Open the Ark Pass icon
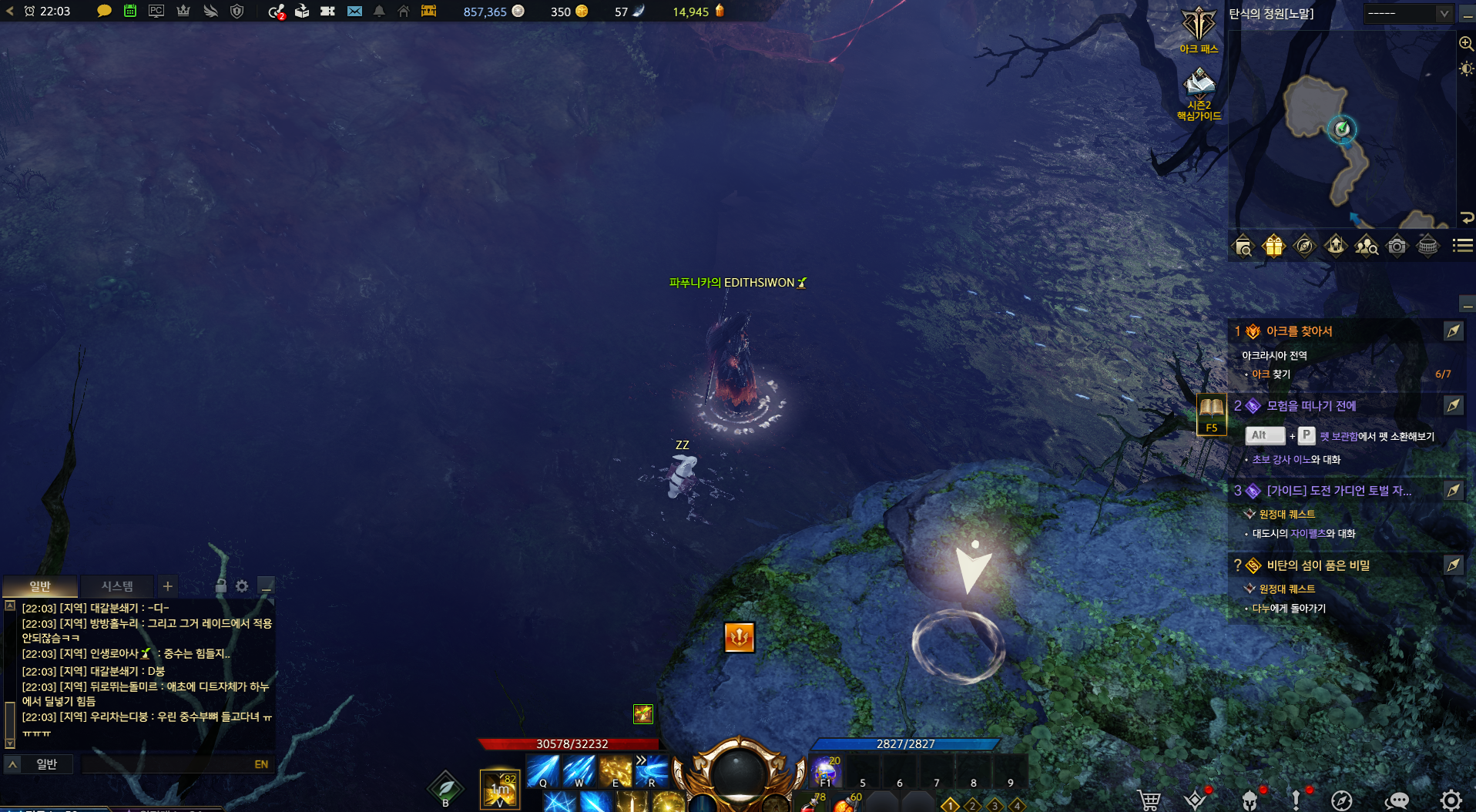 tap(1199, 27)
